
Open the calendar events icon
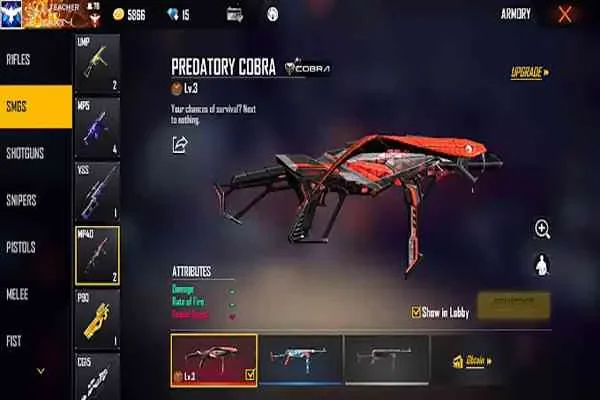coord(235,14)
